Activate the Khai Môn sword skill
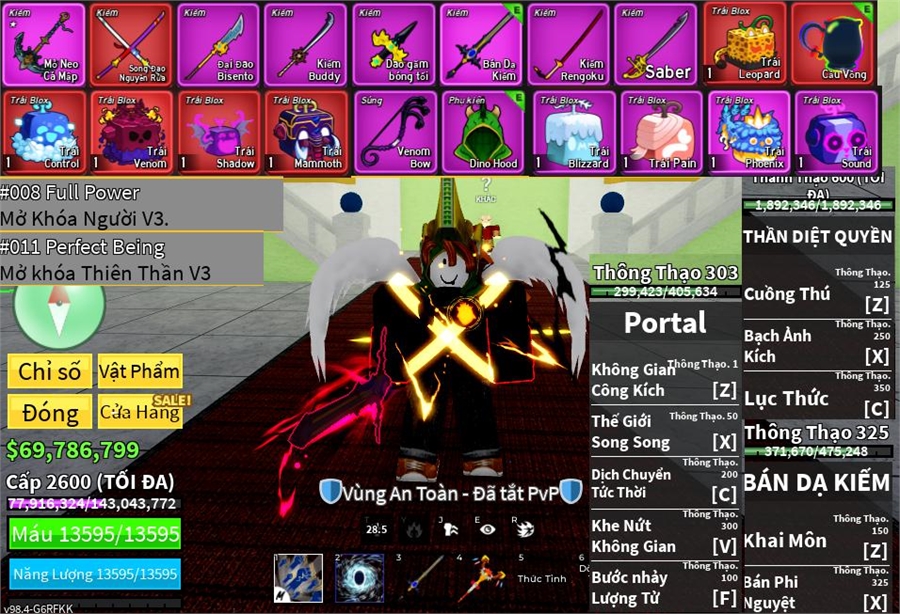 pyautogui.click(x=817, y=540)
